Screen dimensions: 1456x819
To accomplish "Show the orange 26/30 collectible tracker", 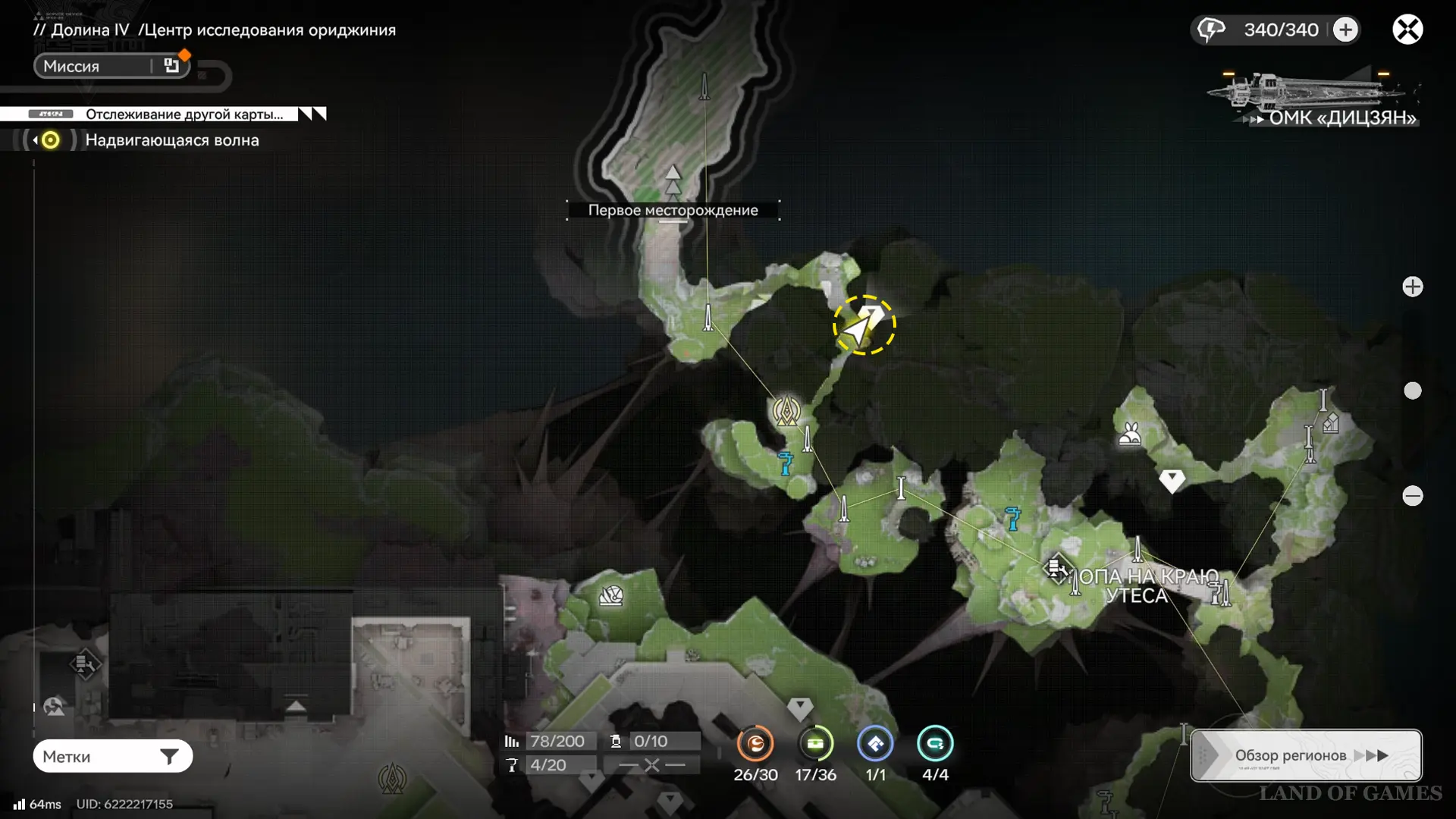I will tap(755, 744).
